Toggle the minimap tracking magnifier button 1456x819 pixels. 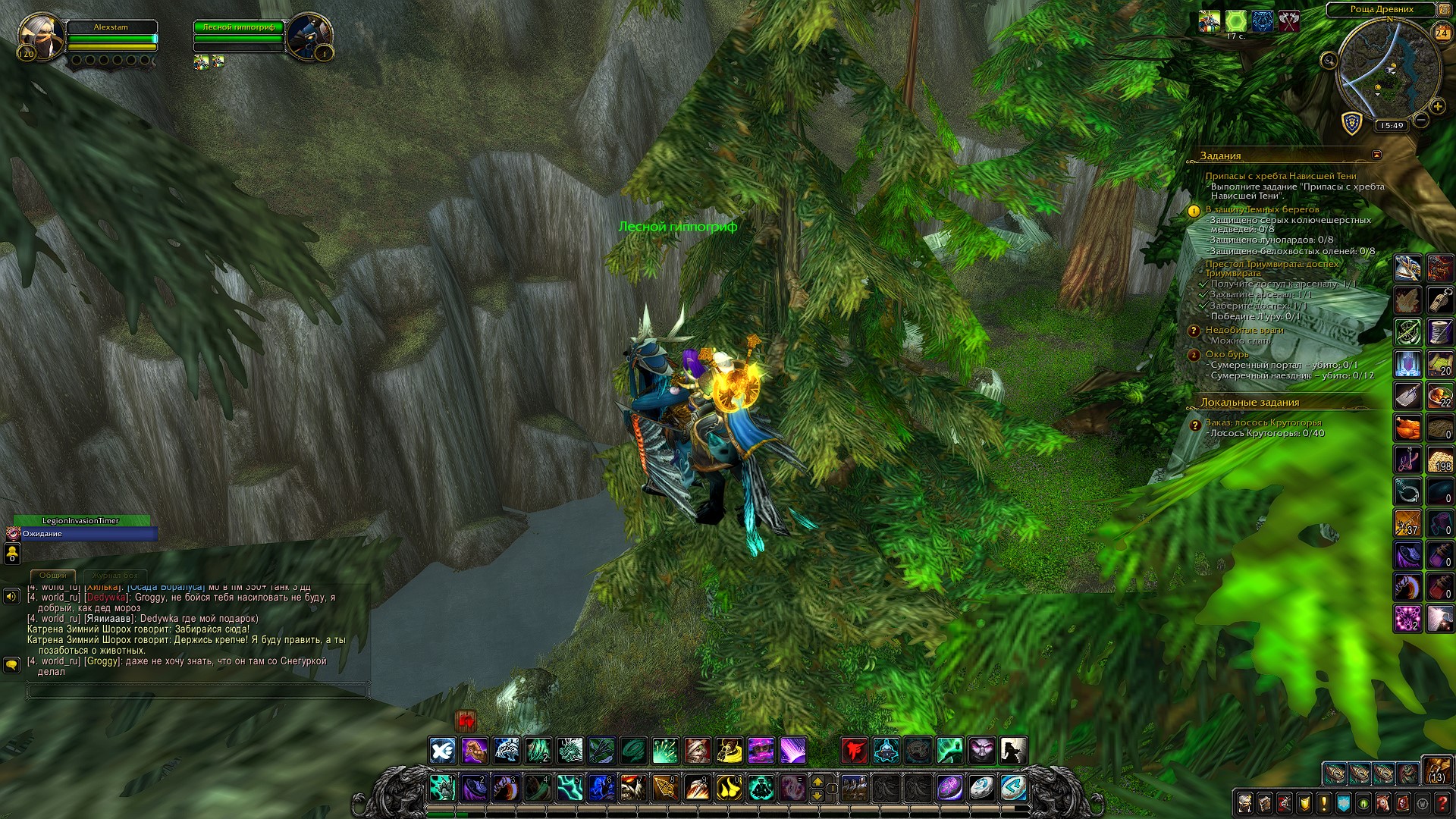tap(1329, 61)
